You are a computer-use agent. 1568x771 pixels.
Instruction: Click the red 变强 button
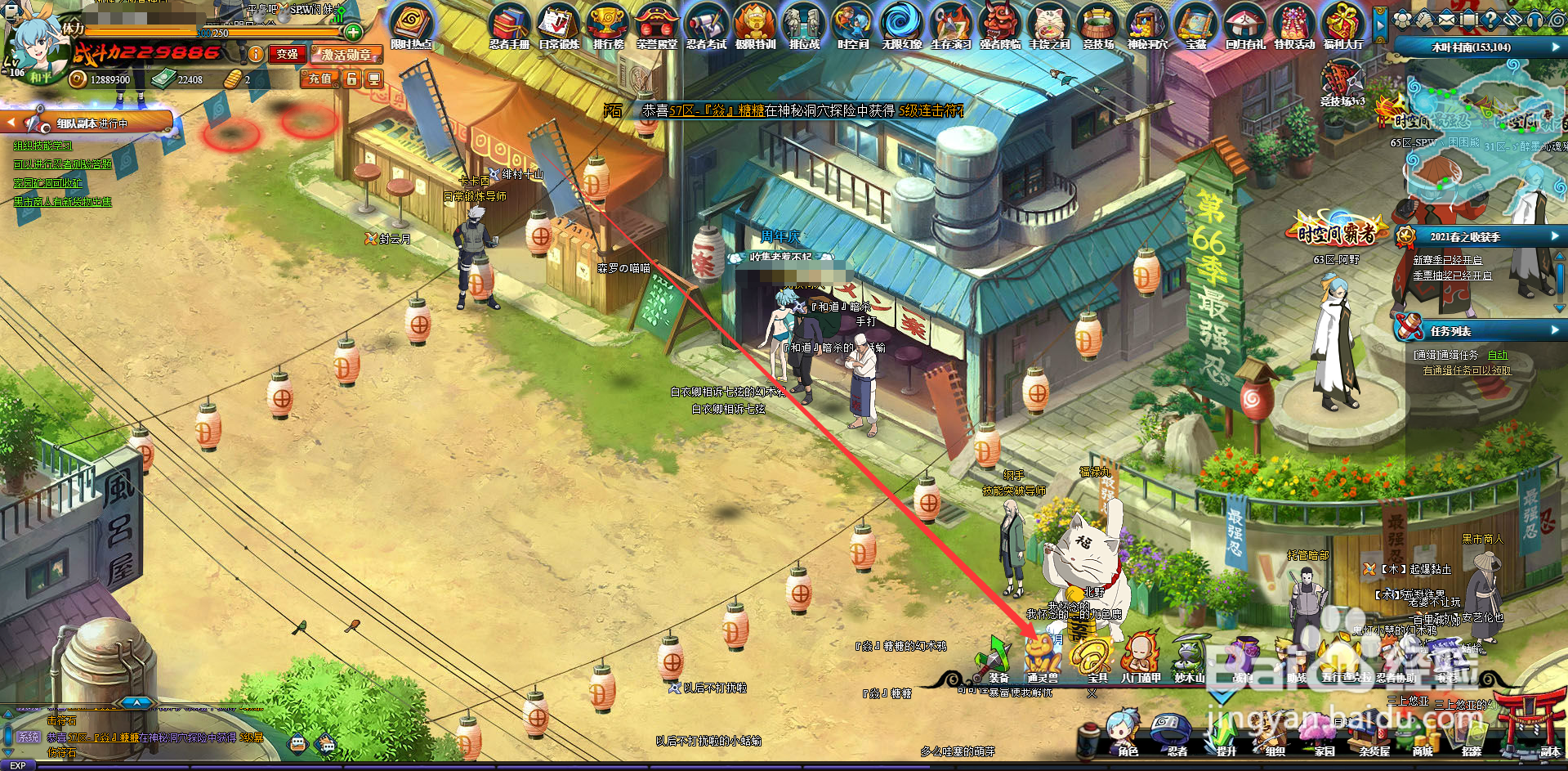click(x=287, y=54)
